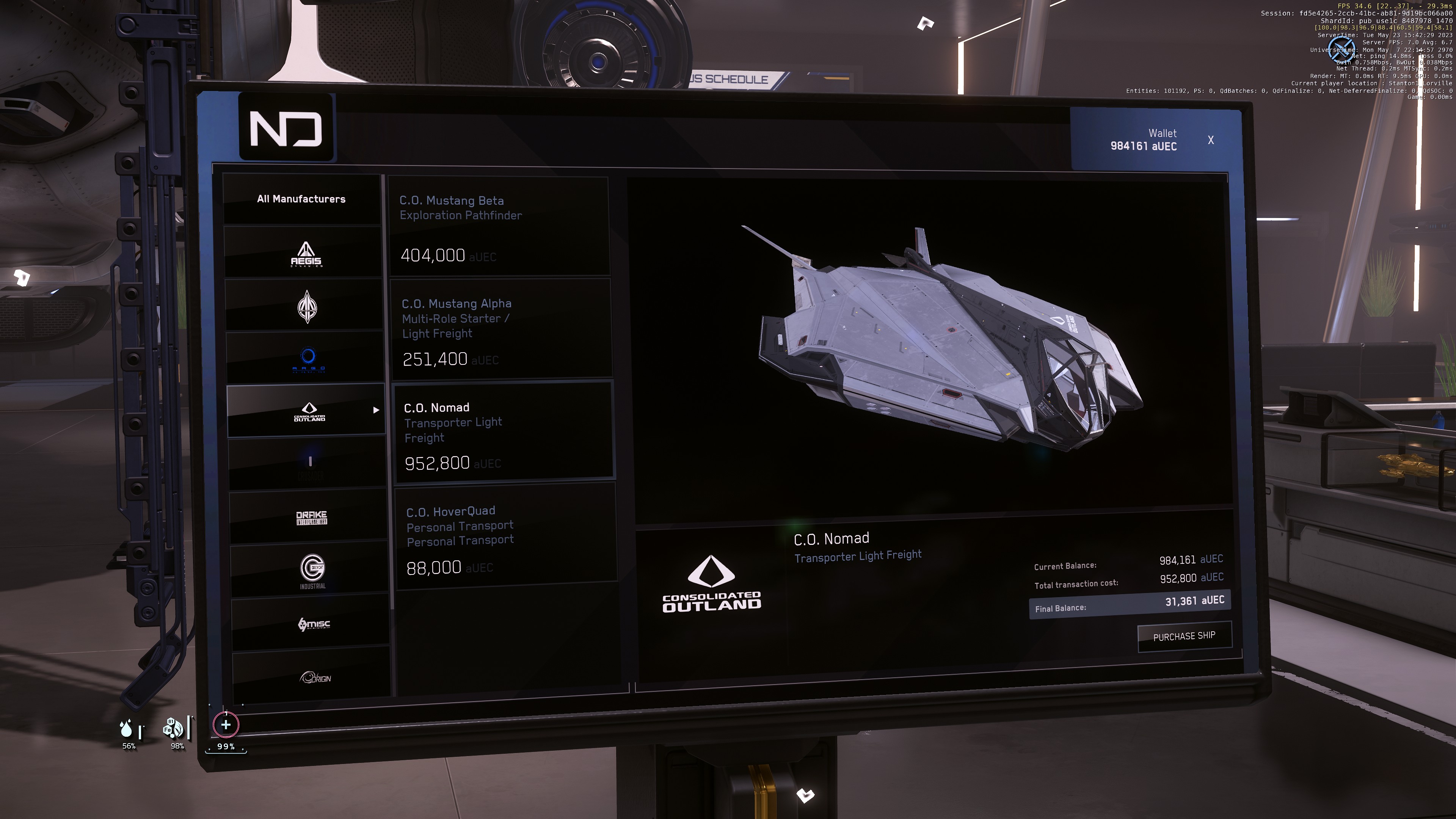1456x819 pixels.
Task: Expand the Consolidated Outland ships list arrow
Action: click(x=377, y=410)
